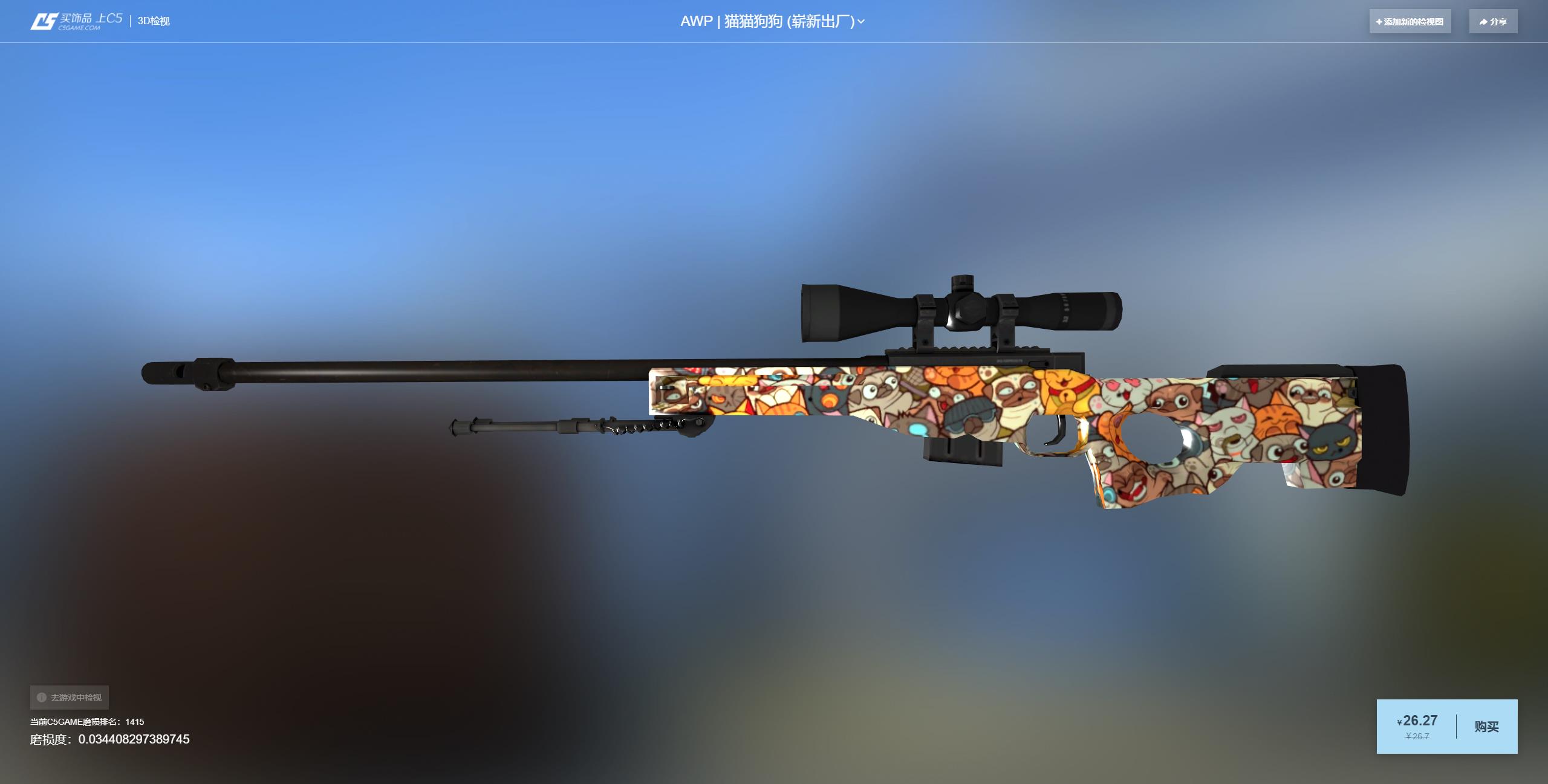The image size is (1548, 784).
Task: Add a new inspection view
Action: (1410, 22)
